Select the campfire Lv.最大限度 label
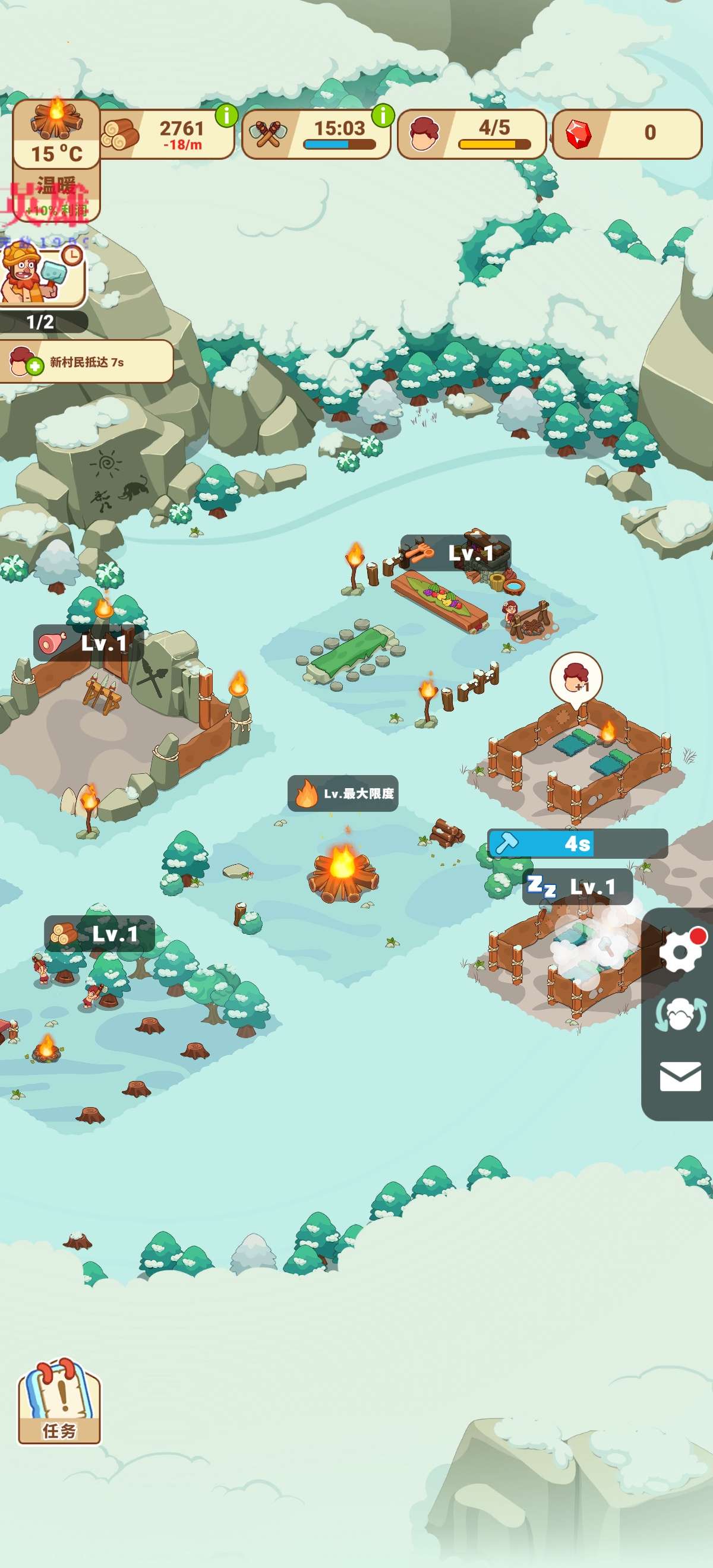Image resolution: width=713 pixels, height=1568 pixels. pos(343,794)
